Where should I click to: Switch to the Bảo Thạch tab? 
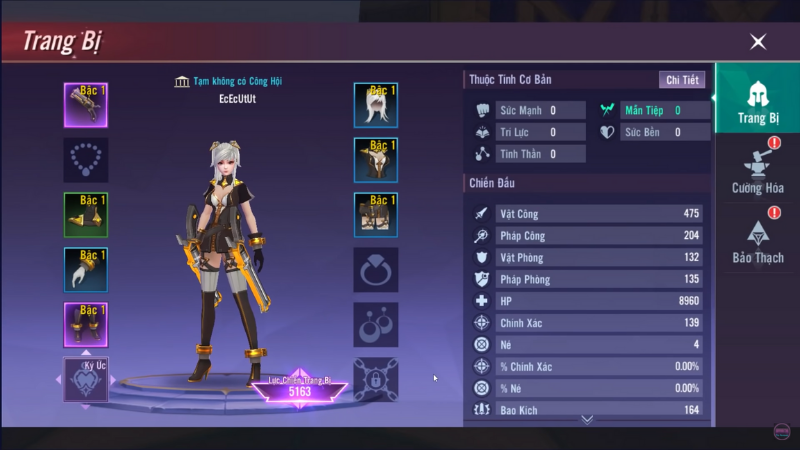point(757,241)
